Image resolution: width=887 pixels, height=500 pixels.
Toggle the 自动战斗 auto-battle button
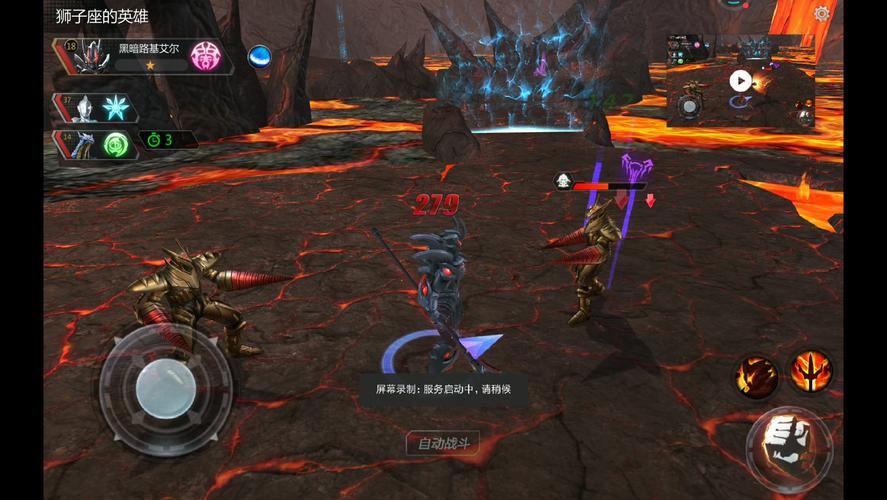[442, 443]
